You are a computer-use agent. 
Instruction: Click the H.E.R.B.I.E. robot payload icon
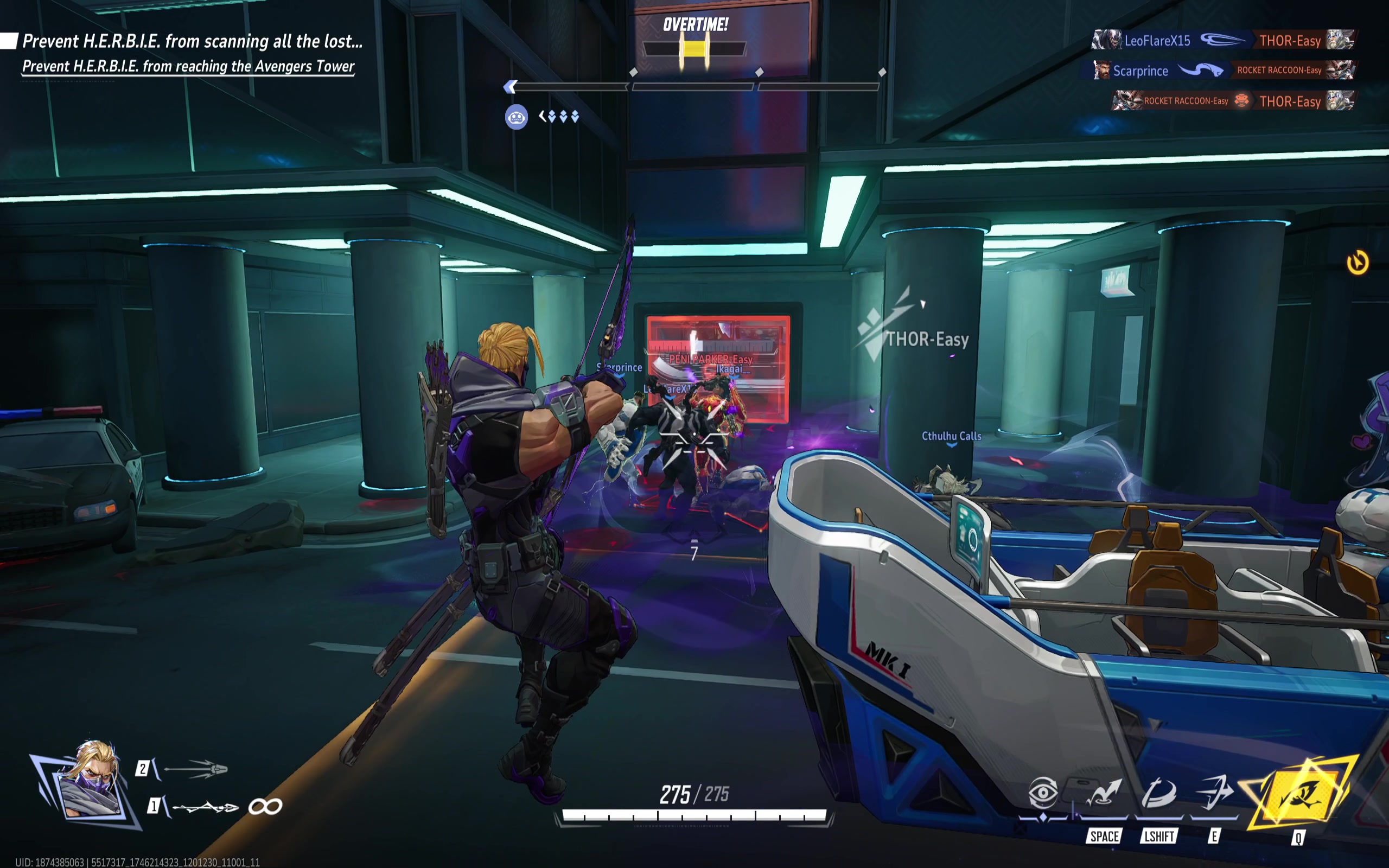pyautogui.click(x=516, y=118)
